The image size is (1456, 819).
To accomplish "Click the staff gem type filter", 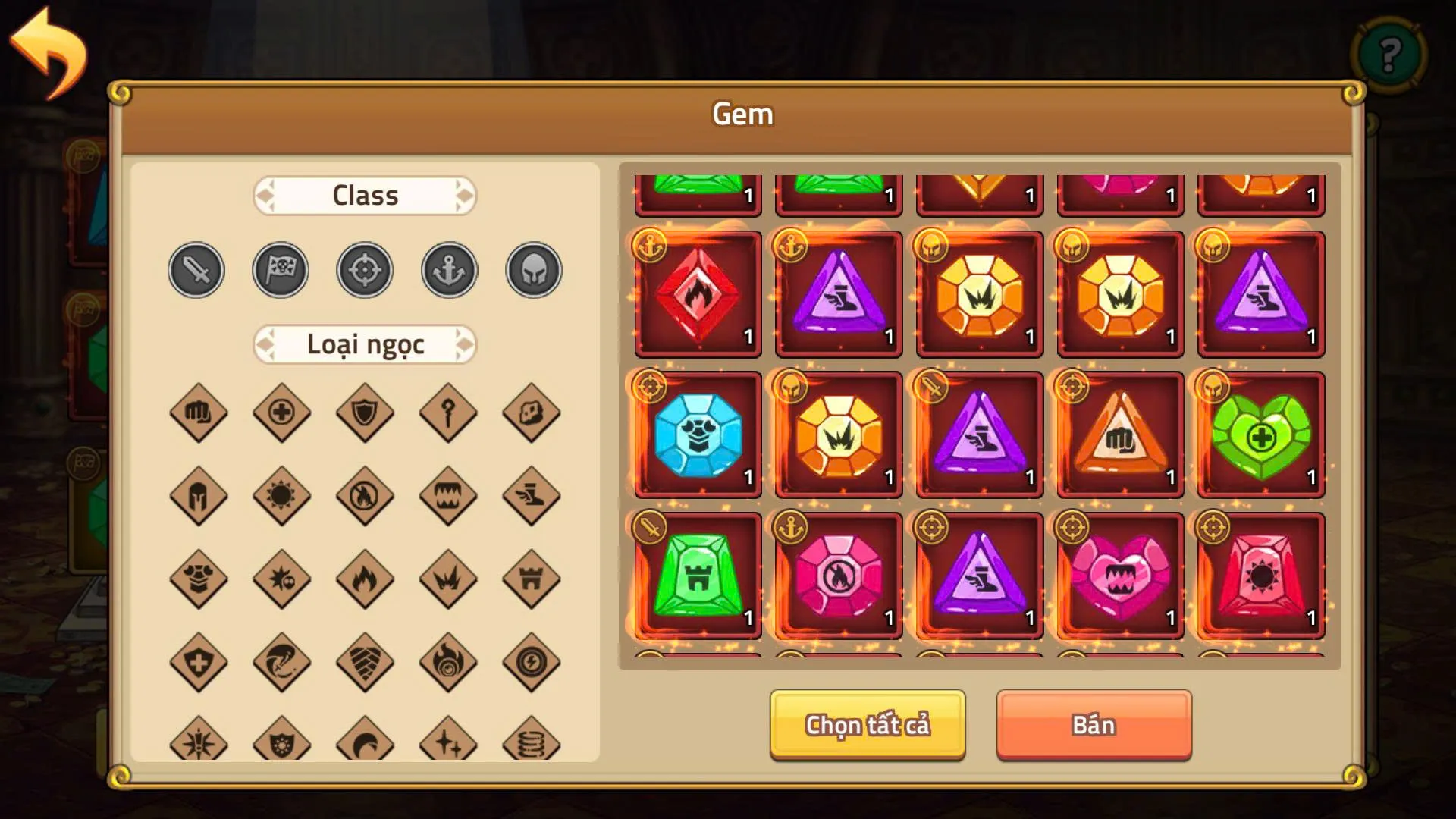I will 448,413.
